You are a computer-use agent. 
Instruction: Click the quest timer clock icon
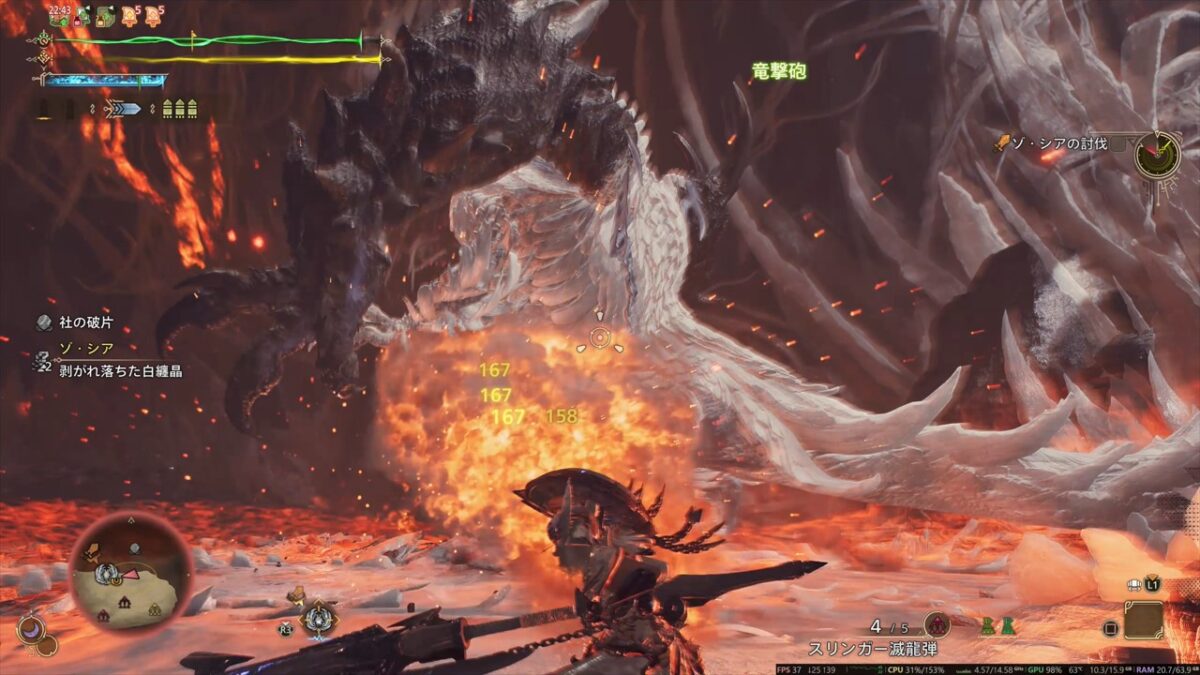tap(1157, 155)
